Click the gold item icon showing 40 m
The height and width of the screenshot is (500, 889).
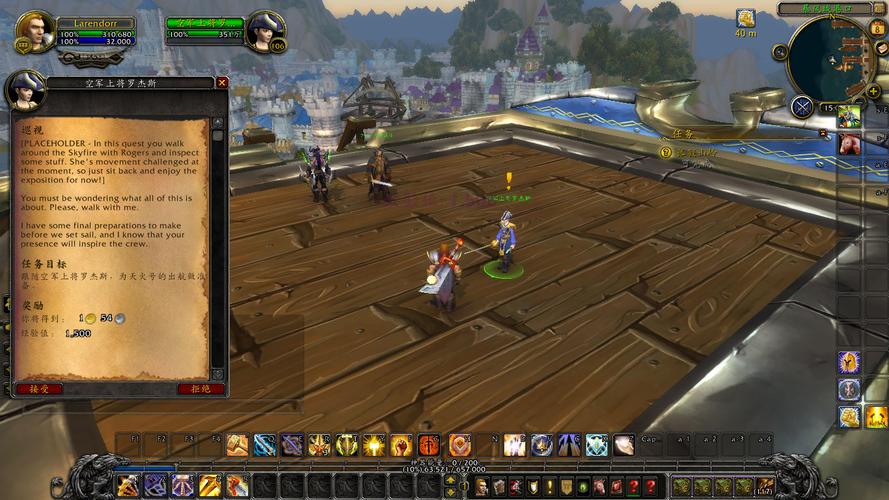pos(745,18)
